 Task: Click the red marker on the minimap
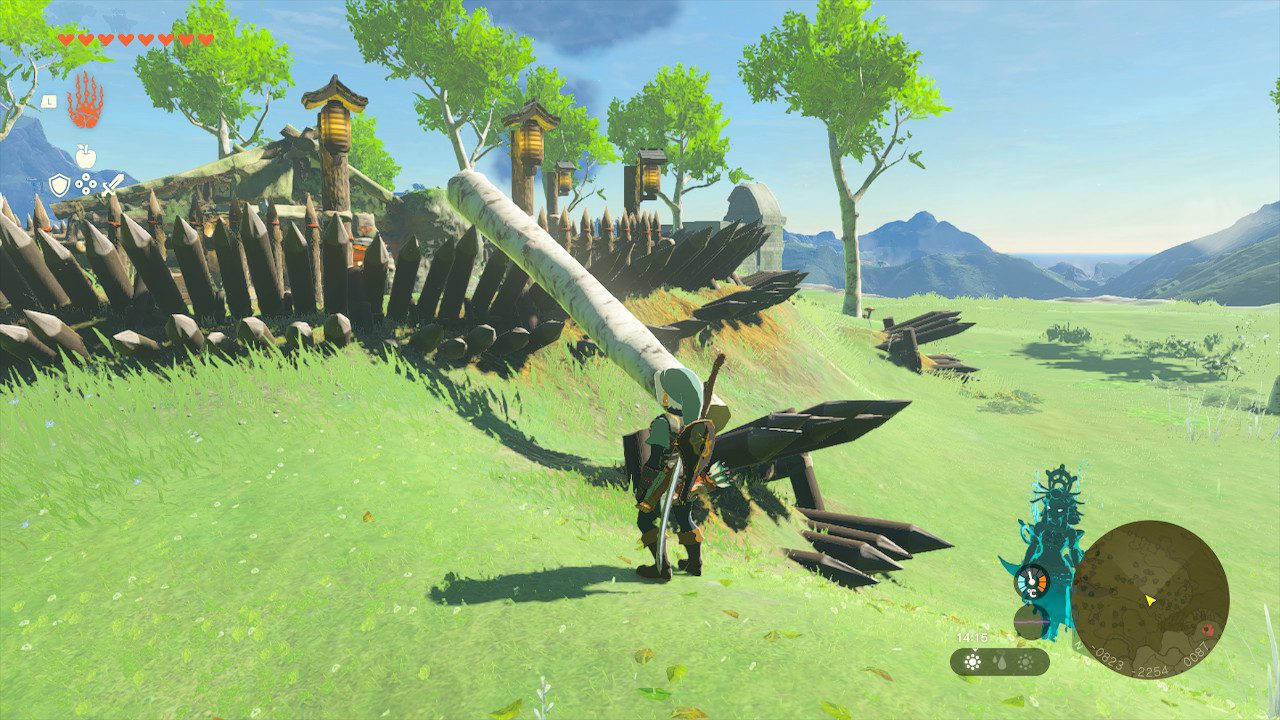coord(1206,631)
